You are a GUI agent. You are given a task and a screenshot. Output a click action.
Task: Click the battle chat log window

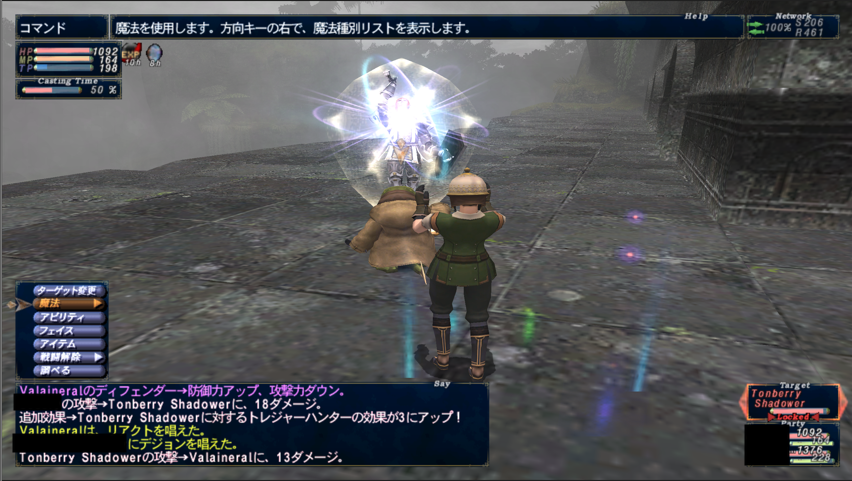[x=250, y=424]
